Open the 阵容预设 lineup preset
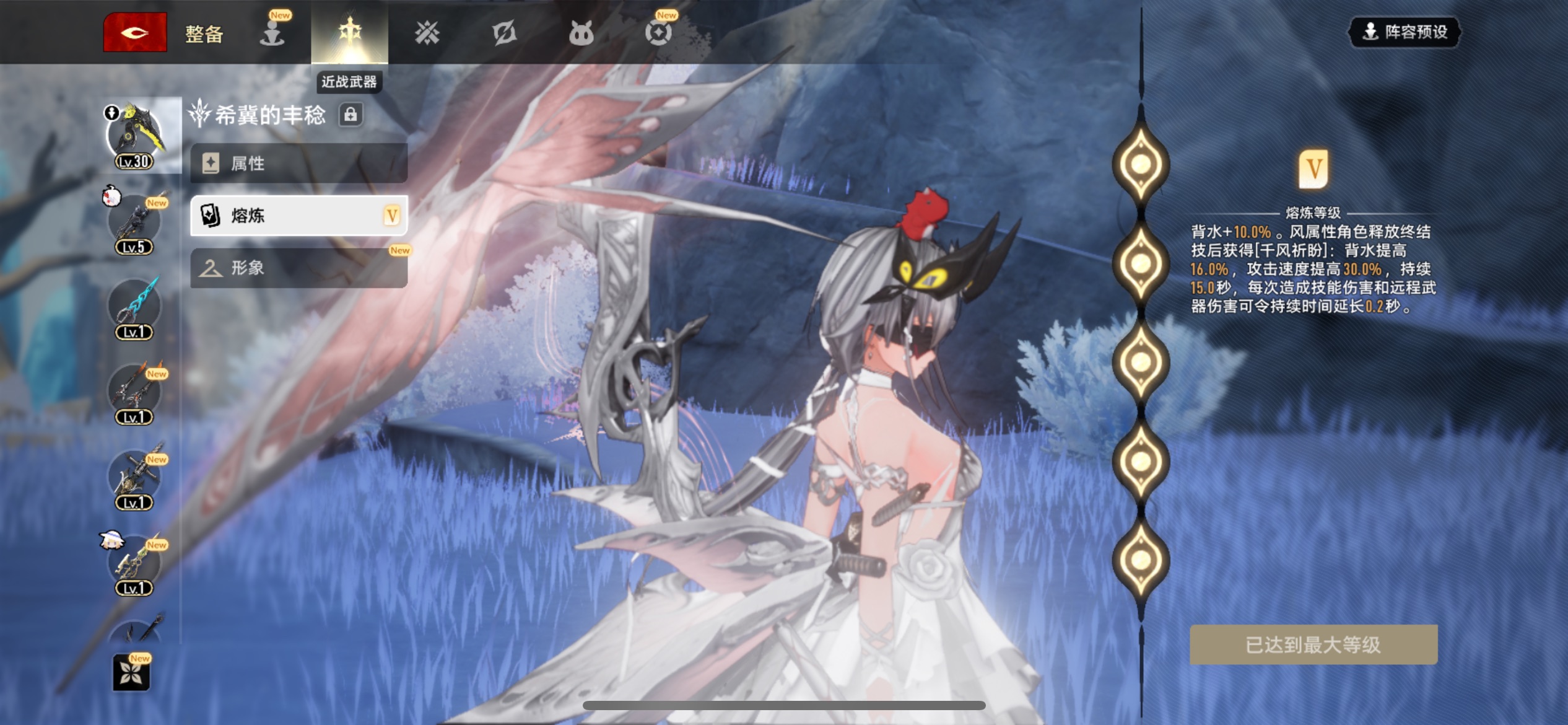Image resolution: width=1568 pixels, height=725 pixels. 1405,32
